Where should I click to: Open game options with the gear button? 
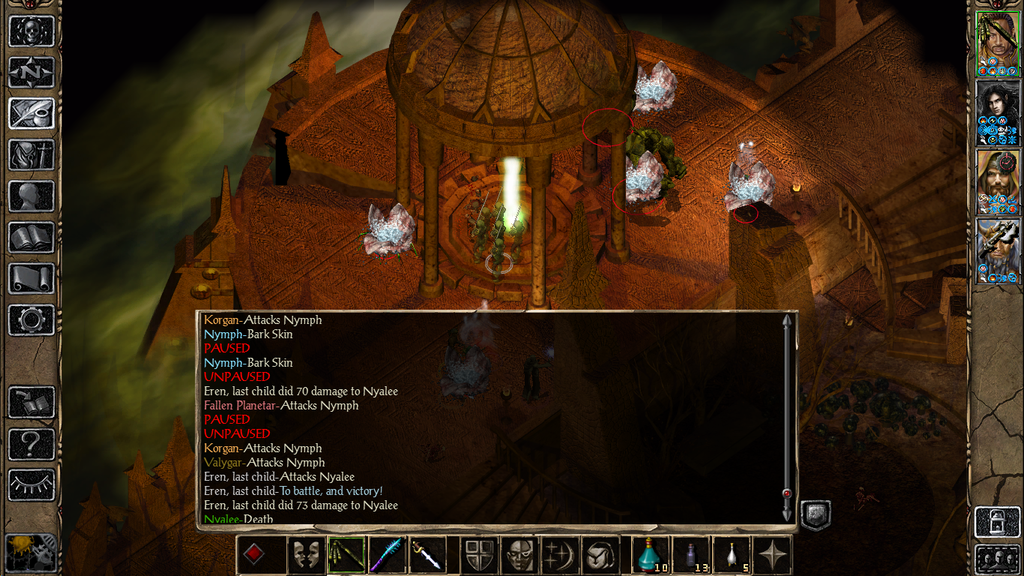[x=31, y=320]
